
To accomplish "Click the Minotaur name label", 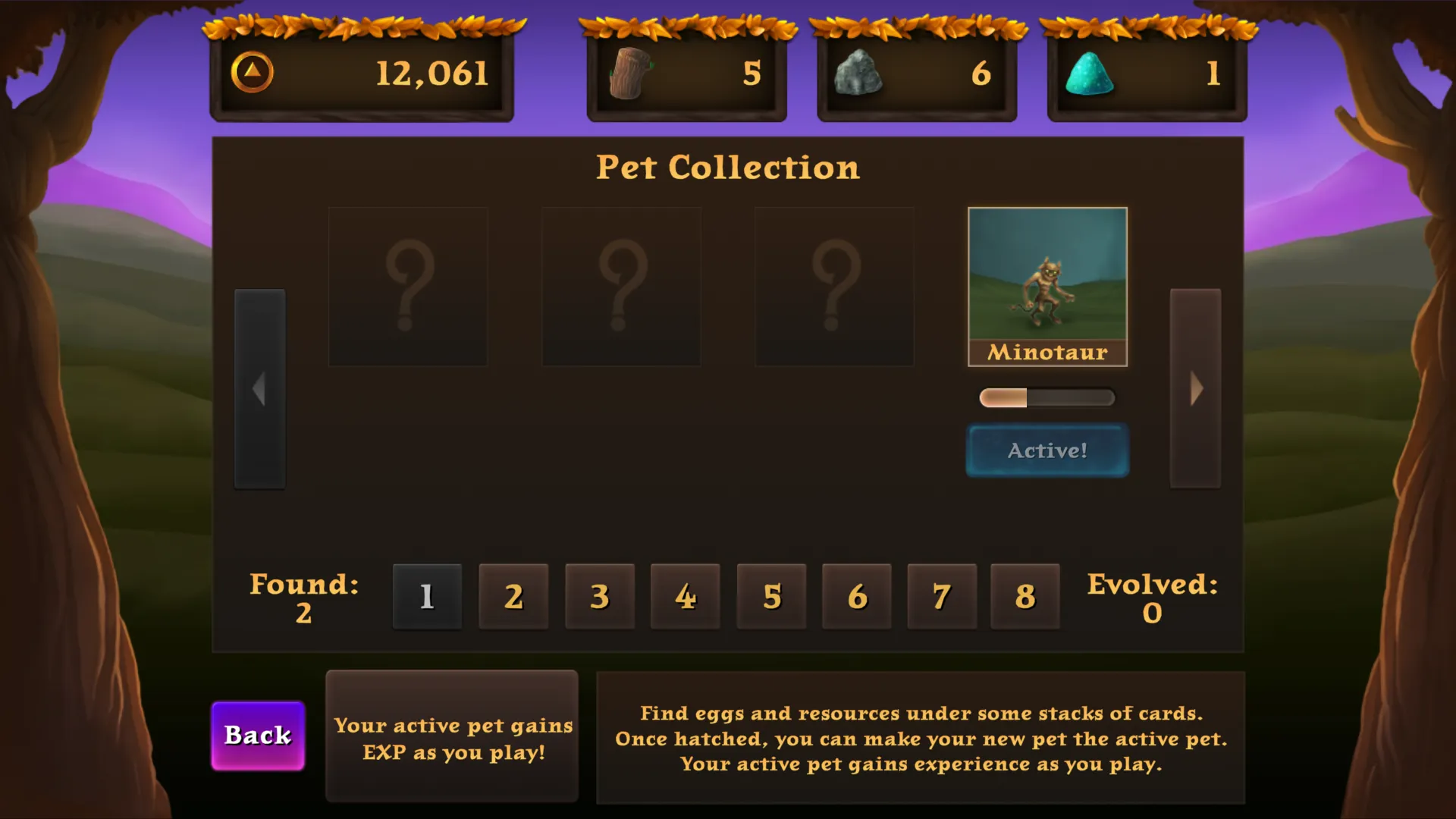I will (1047, 351).
